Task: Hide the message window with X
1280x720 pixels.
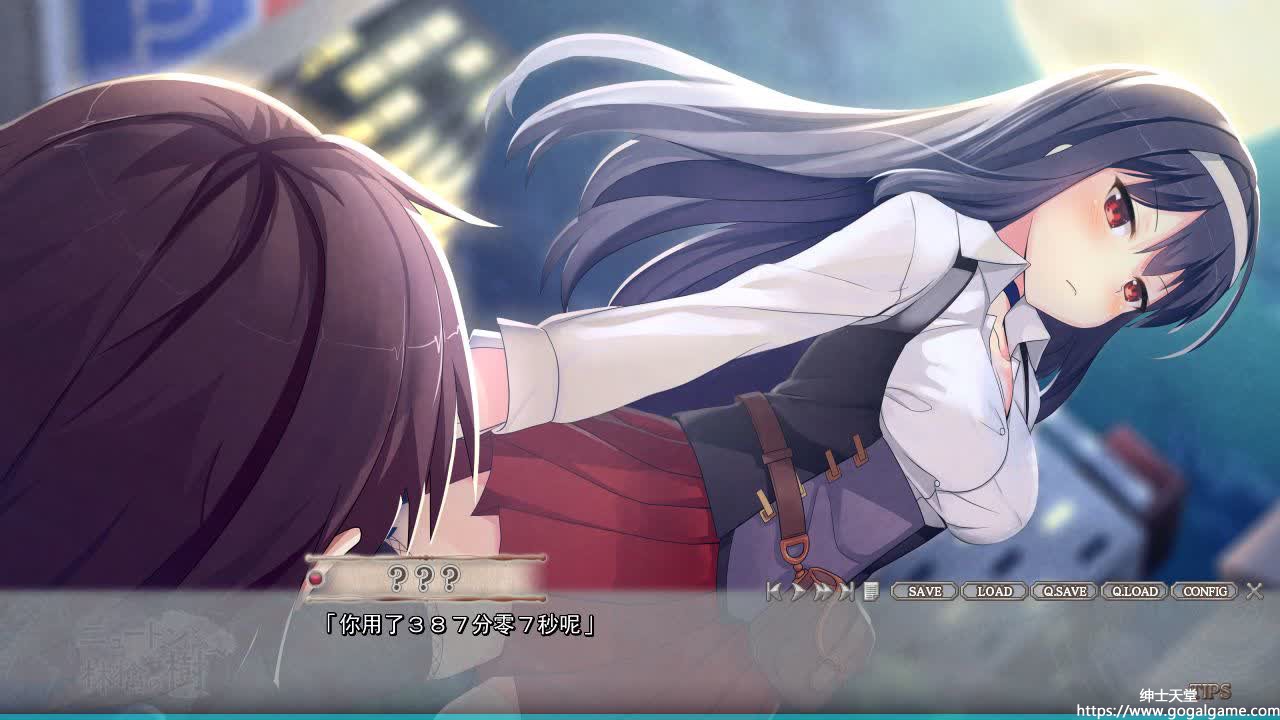Action: tap(1254, 591)
